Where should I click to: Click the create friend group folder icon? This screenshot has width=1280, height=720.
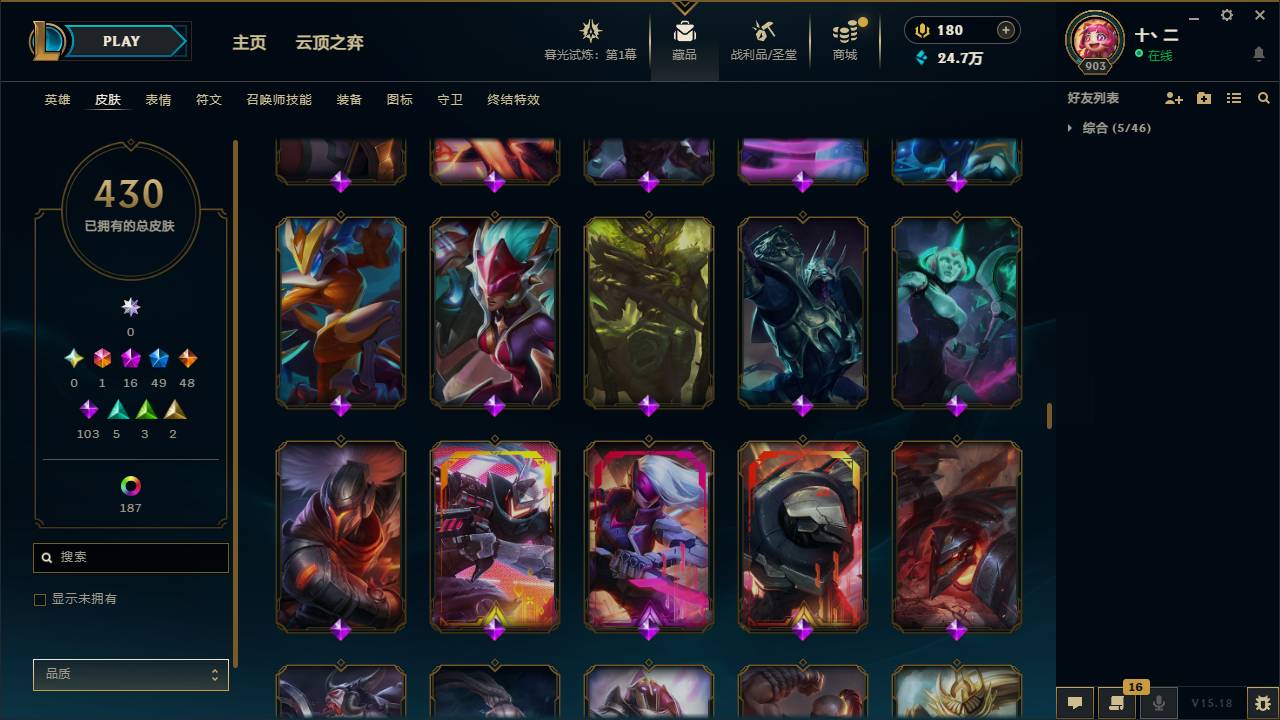coord(1203,98)
